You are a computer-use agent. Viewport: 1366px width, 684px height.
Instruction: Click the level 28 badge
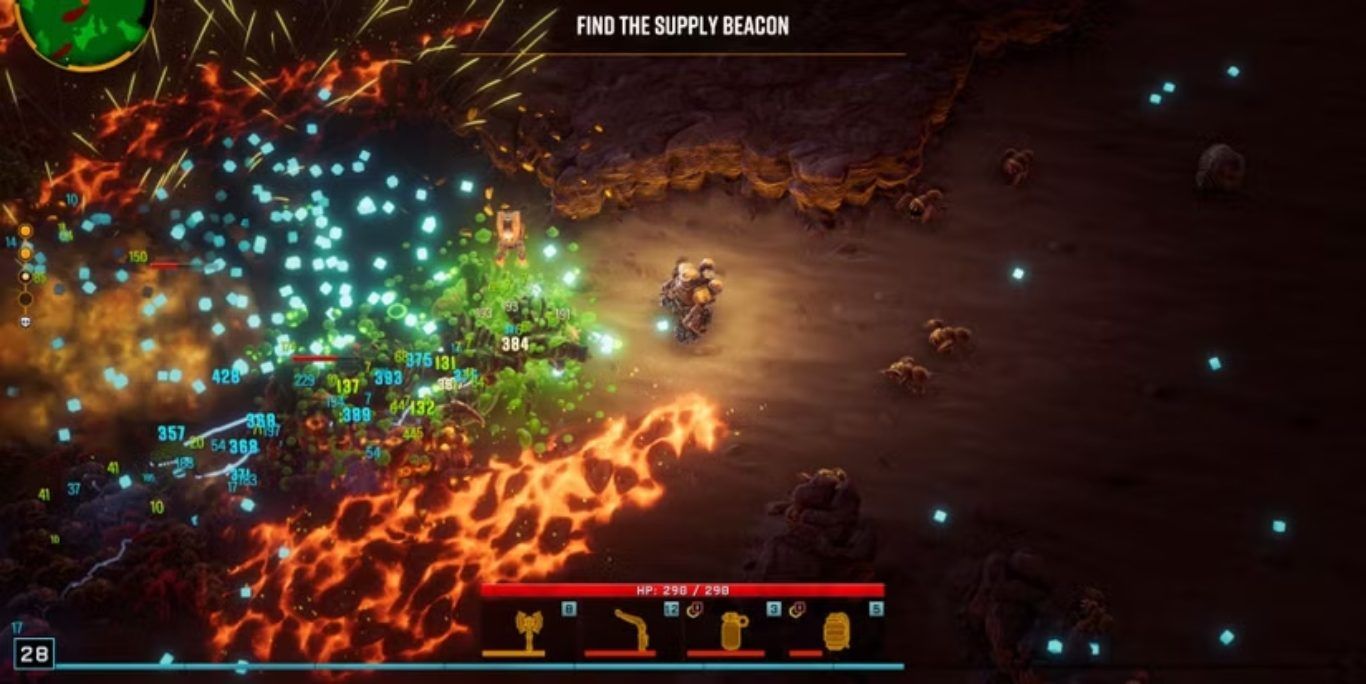click(33, 654)
